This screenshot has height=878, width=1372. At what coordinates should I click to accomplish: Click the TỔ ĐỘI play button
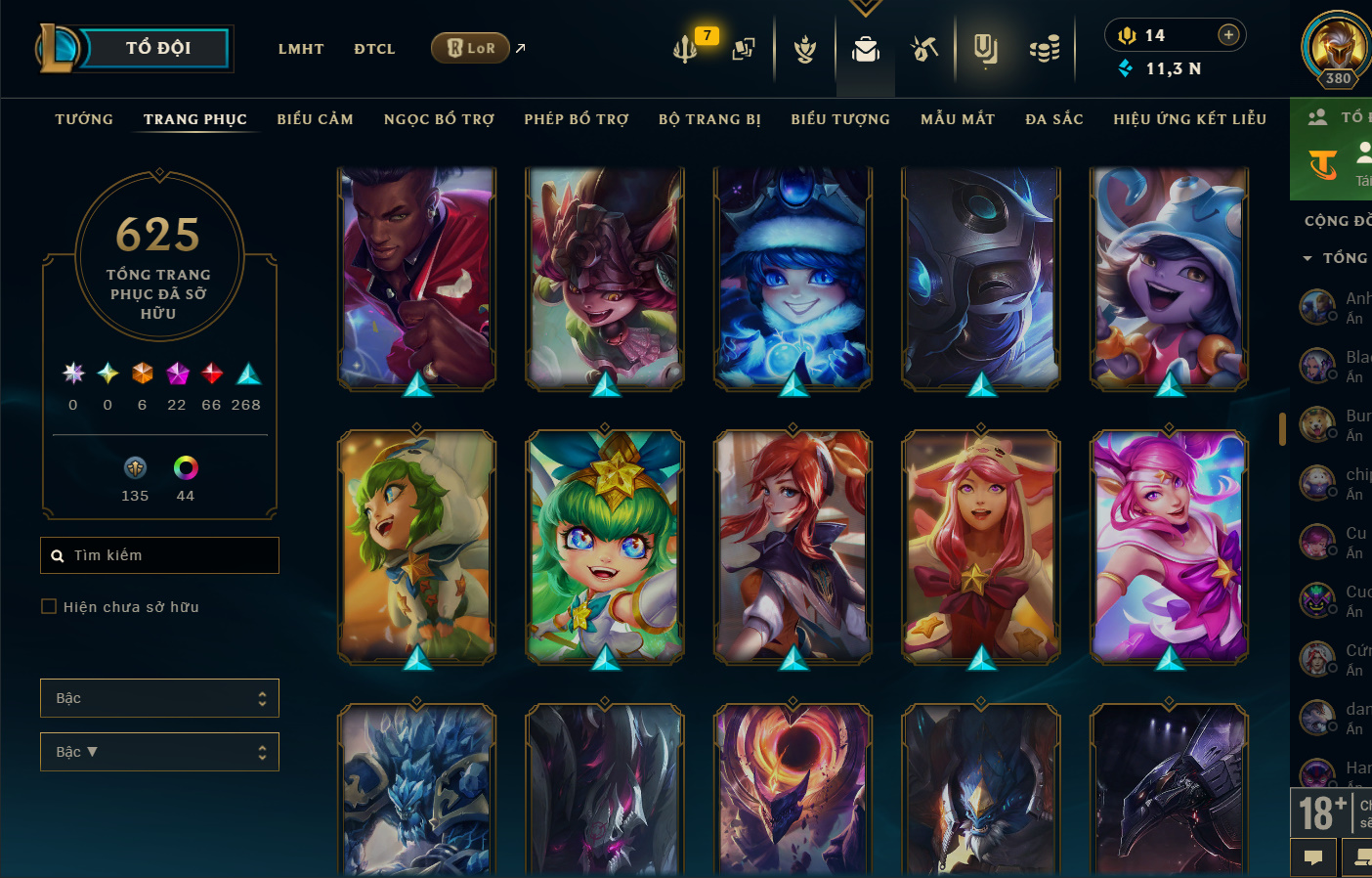click(156, 48)
